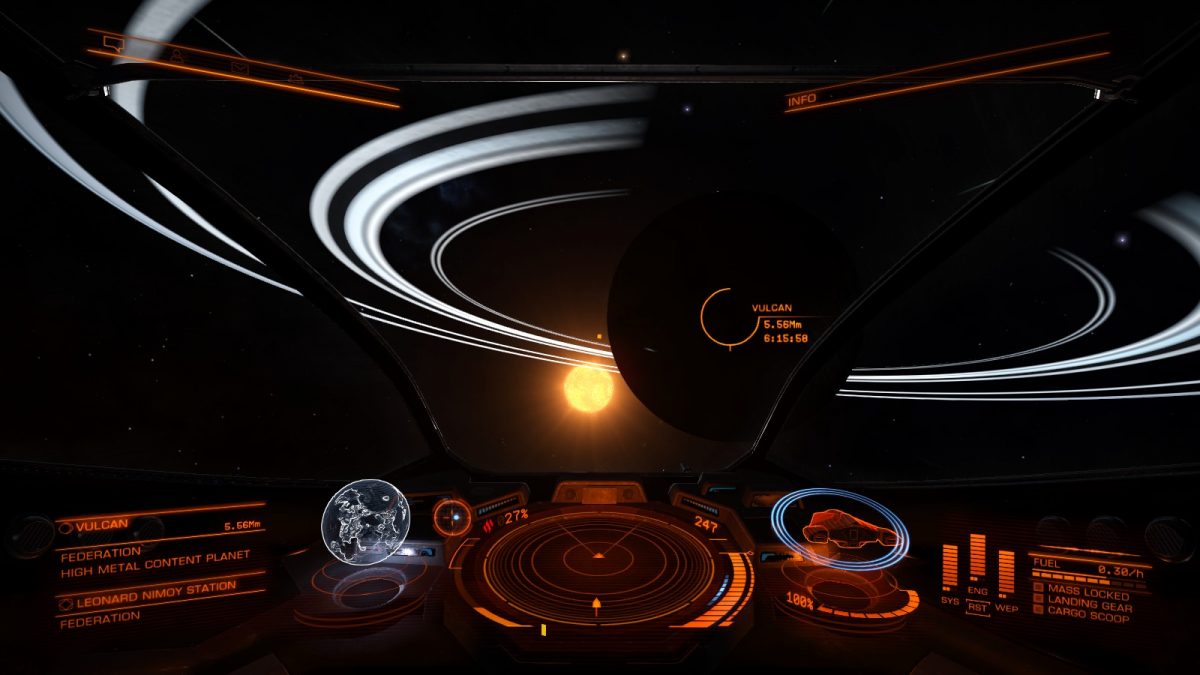
Task: Select the VULCAN target entry
Action: click(x=160, y=525)
